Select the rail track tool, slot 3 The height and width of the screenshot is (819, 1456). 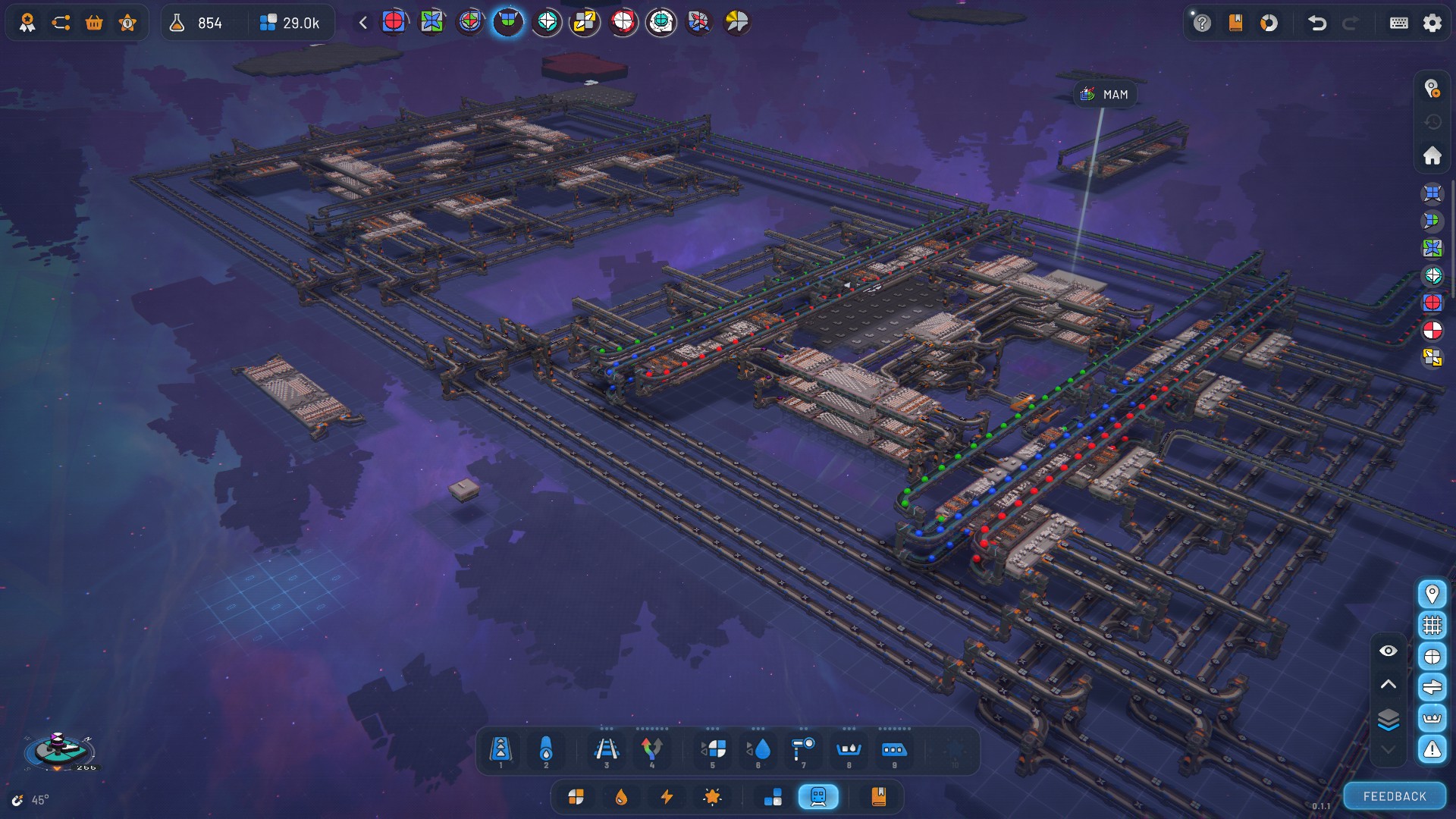606,750
